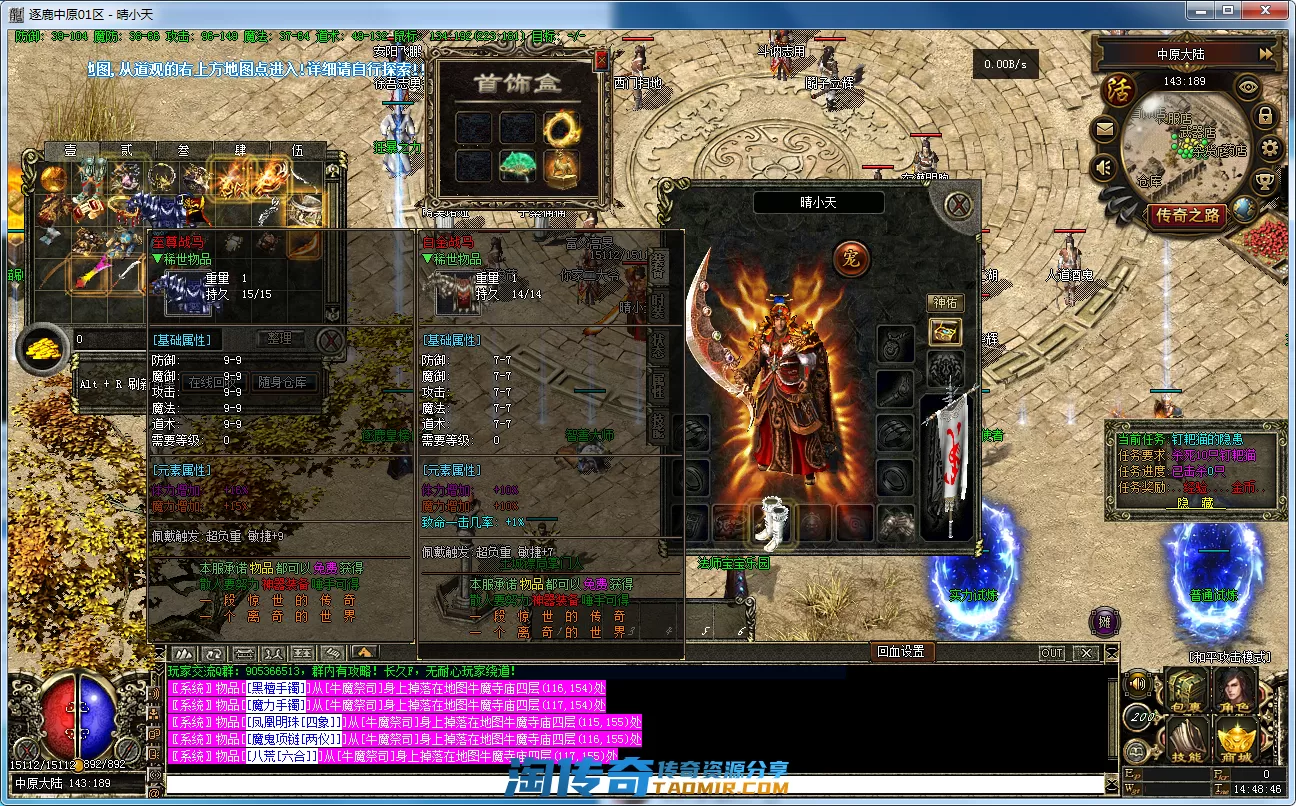1296x806 pixels.
Task: Open the 回血设置 heal settings tab
Action: (x=900, y=652)
